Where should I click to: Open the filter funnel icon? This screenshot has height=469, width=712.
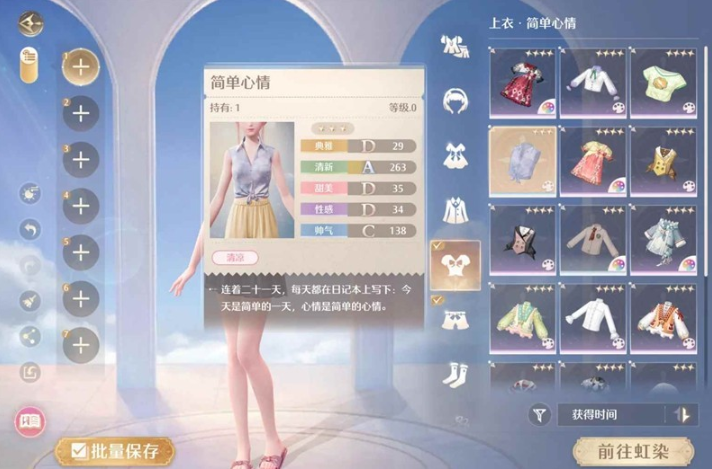tap(541, 413)
